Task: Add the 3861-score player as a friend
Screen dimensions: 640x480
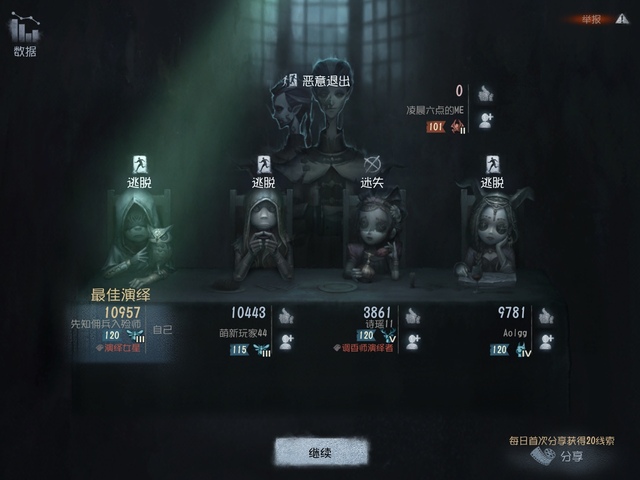Action: pyautogui.click(x=412, y=342)
